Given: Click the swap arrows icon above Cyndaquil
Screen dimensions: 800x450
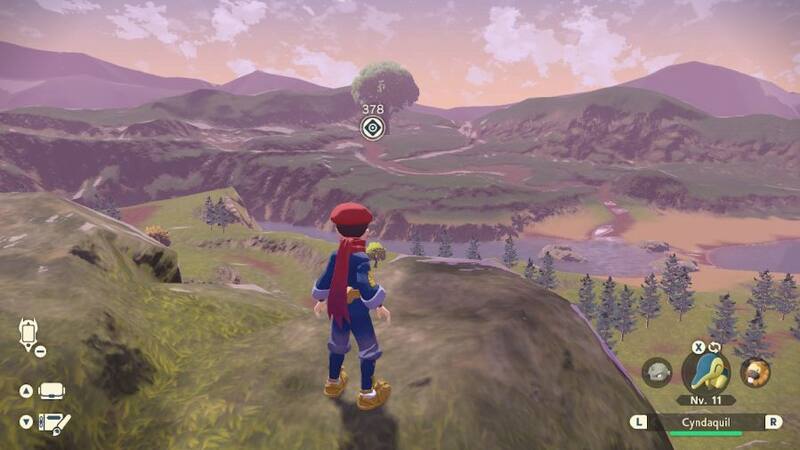Looking at the screenshot, I should point(715,348).
